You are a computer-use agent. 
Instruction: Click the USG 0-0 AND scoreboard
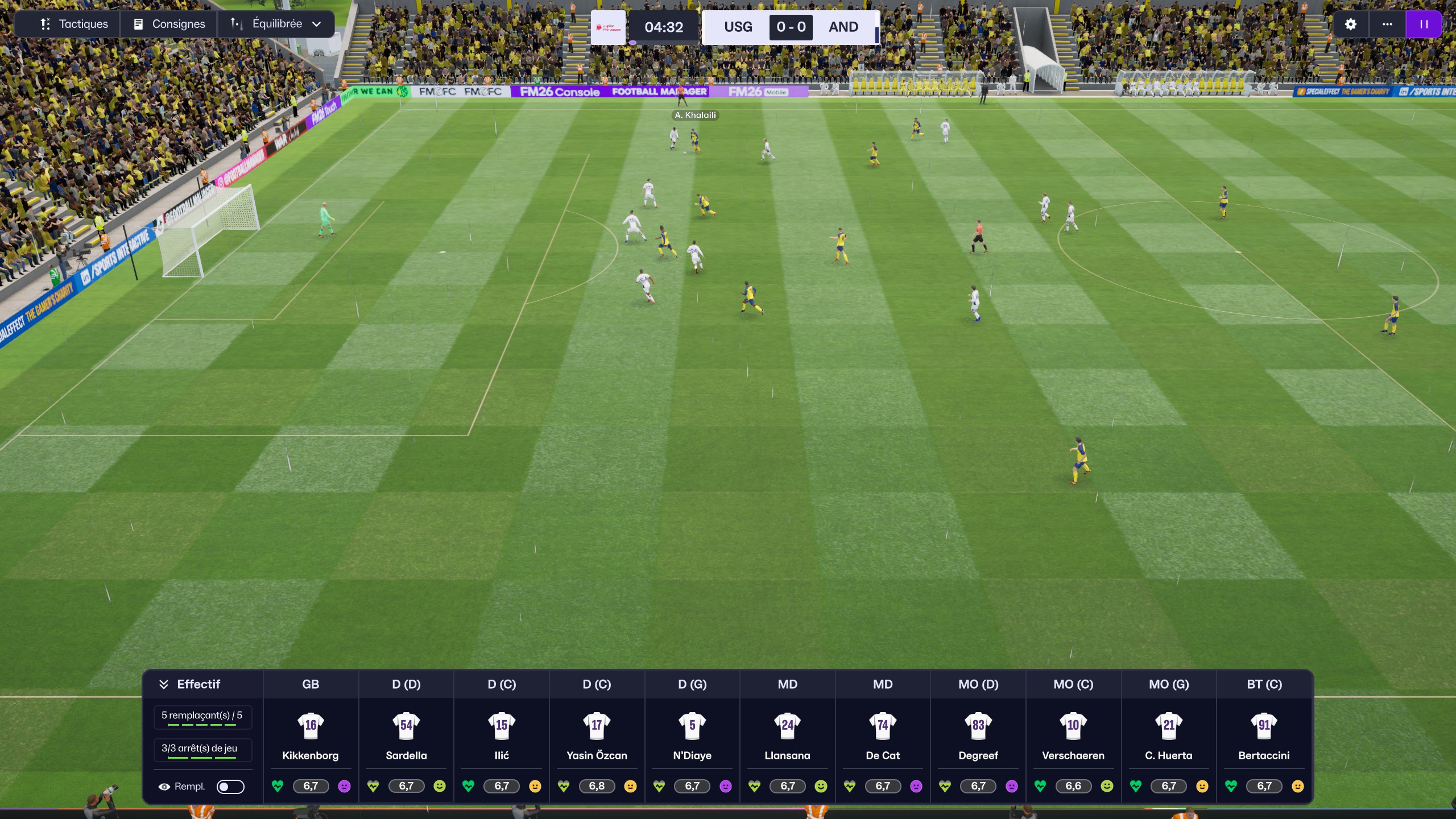tap(791, 27)
